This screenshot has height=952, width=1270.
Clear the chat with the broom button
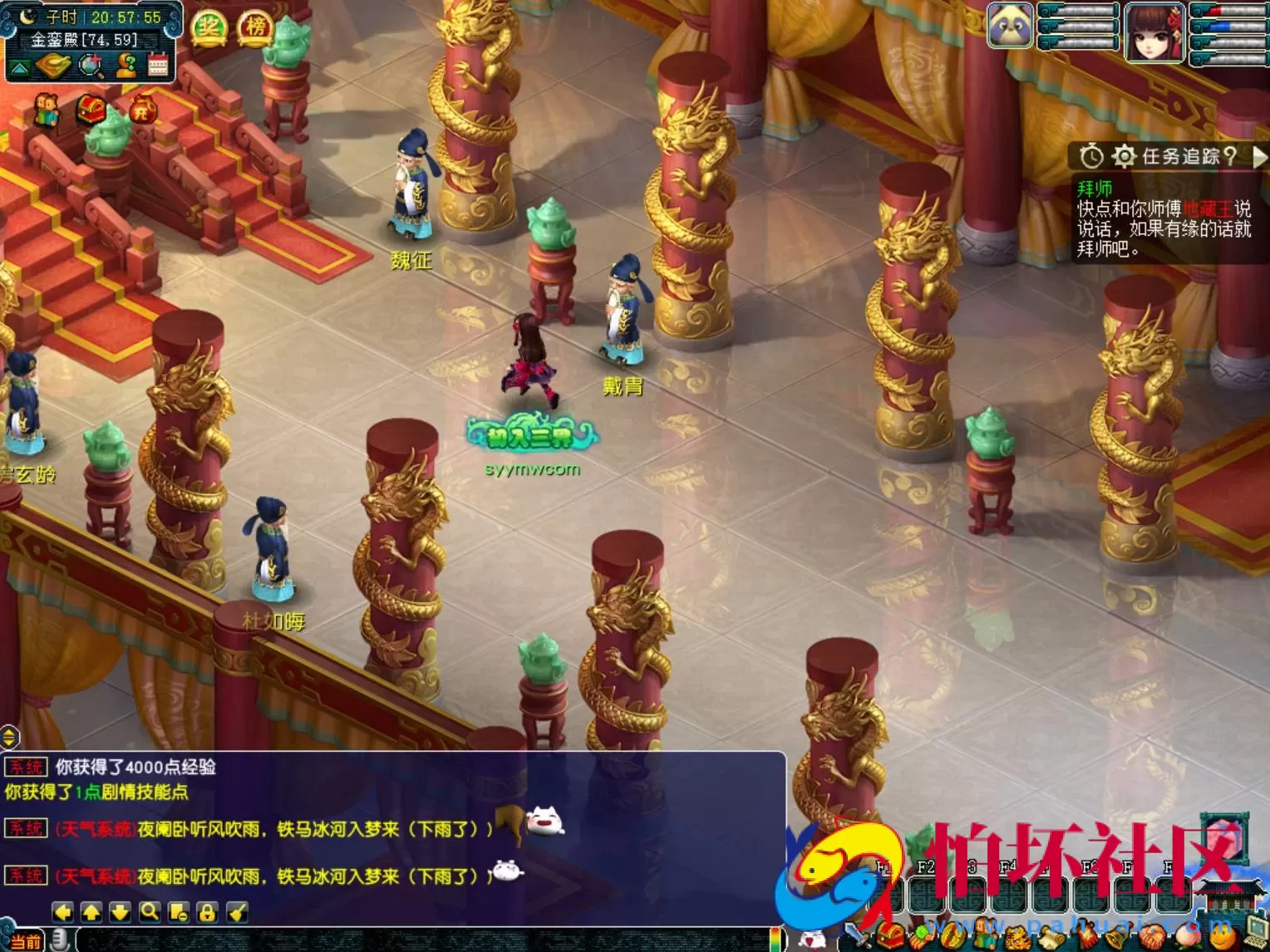pyautogui.click(x=238, y=912)
